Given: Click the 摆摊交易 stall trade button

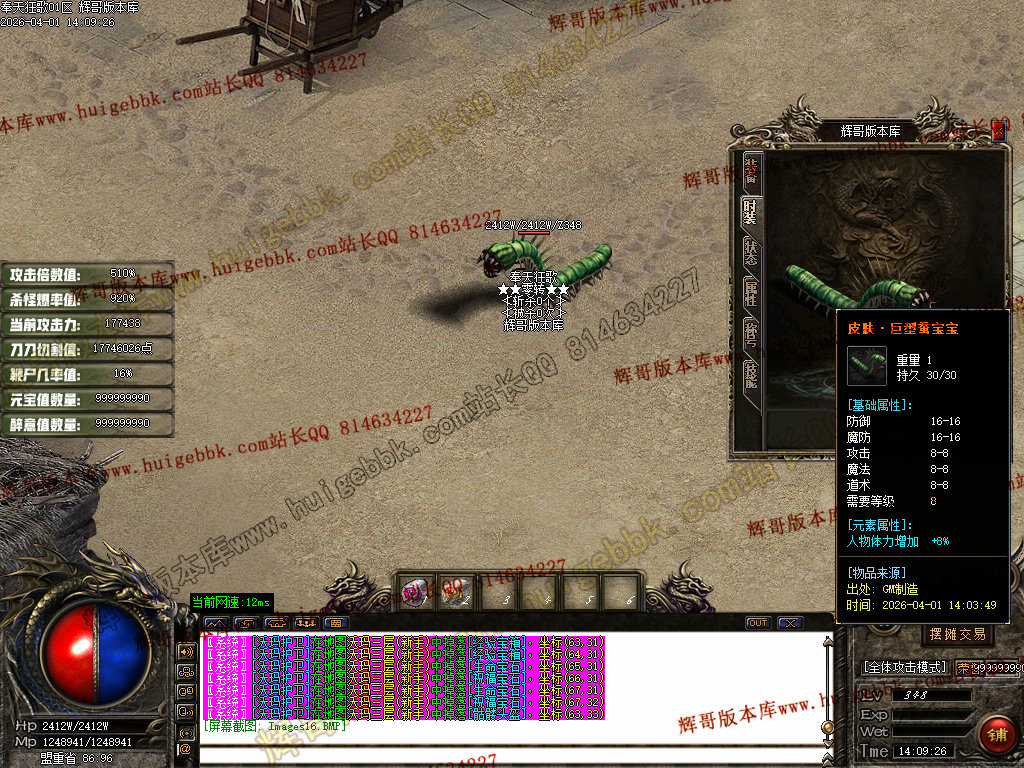Looking at the screenshot, I should (957, 634).
